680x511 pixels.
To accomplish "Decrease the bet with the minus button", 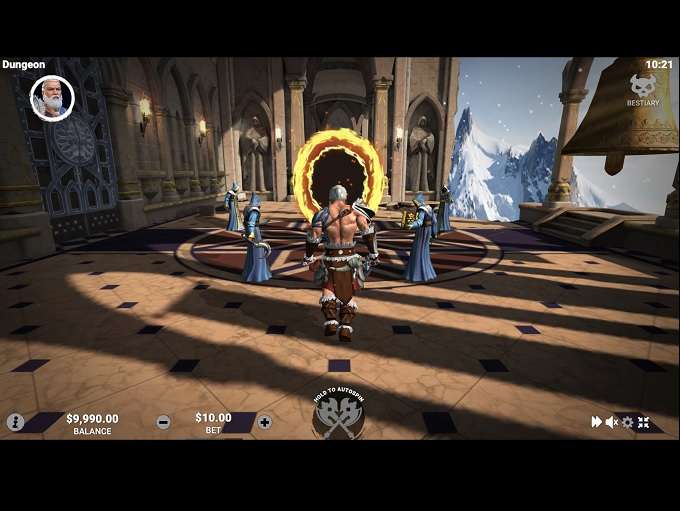I will tap(163, 422).
